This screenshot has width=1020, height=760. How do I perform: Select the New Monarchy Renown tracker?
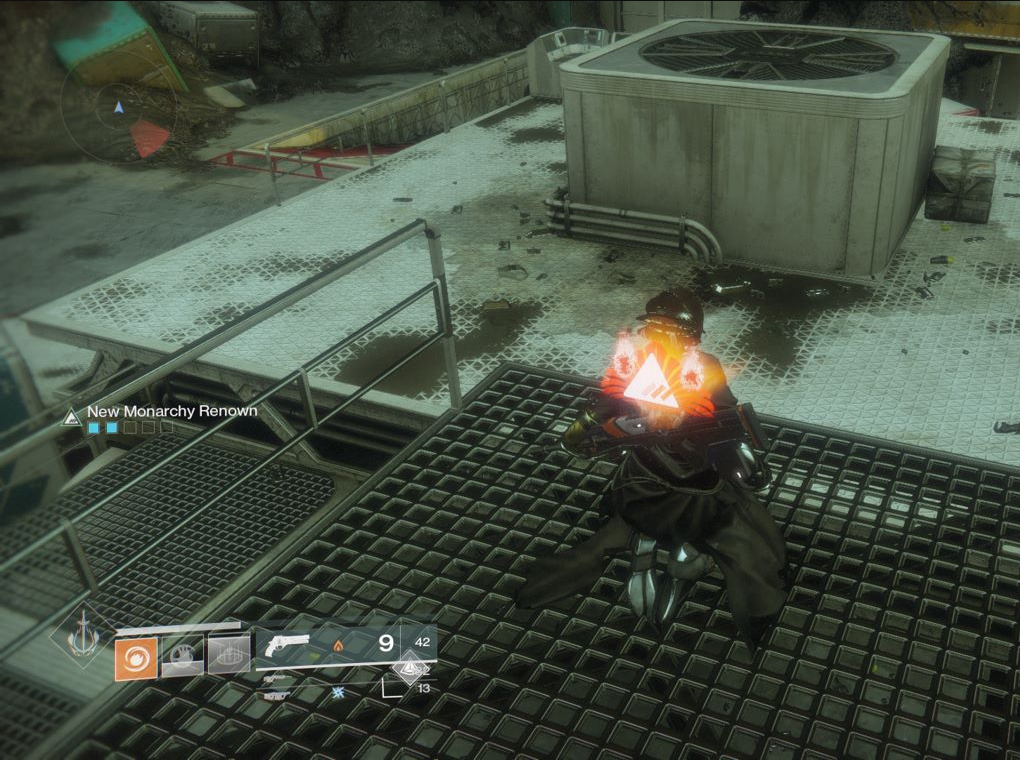pos(170,411)
